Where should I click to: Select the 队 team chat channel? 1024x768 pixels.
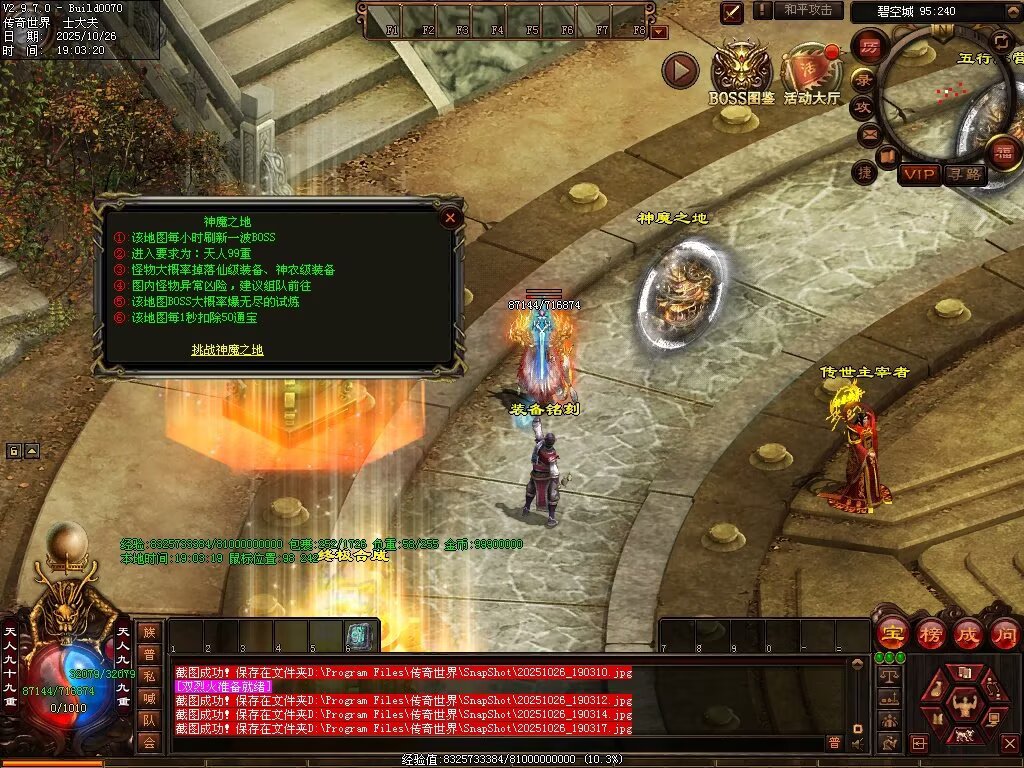tap(149, 720)
